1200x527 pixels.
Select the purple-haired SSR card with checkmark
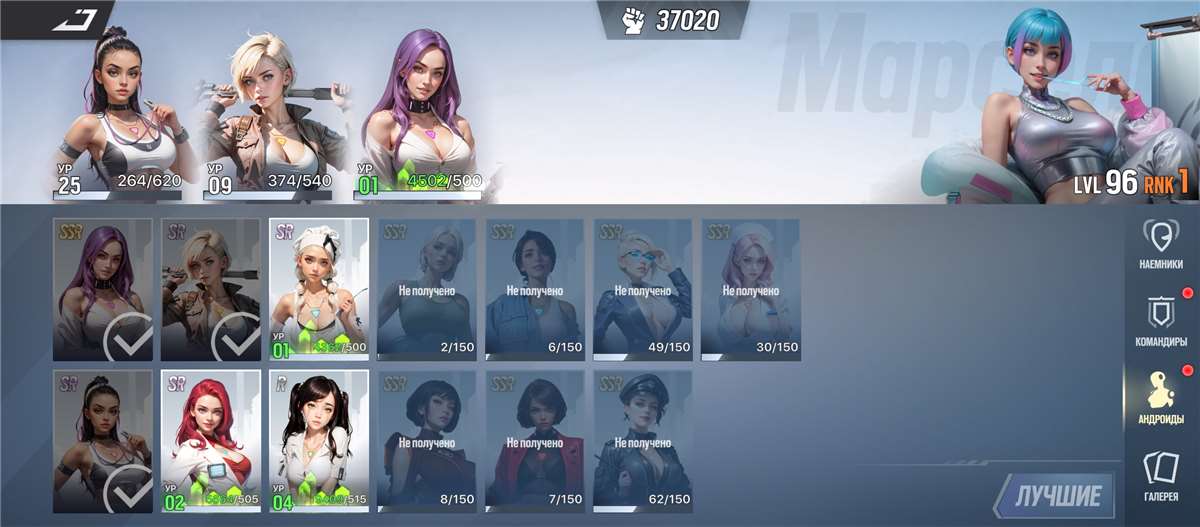pyautogui.click(x=103, y=289)
